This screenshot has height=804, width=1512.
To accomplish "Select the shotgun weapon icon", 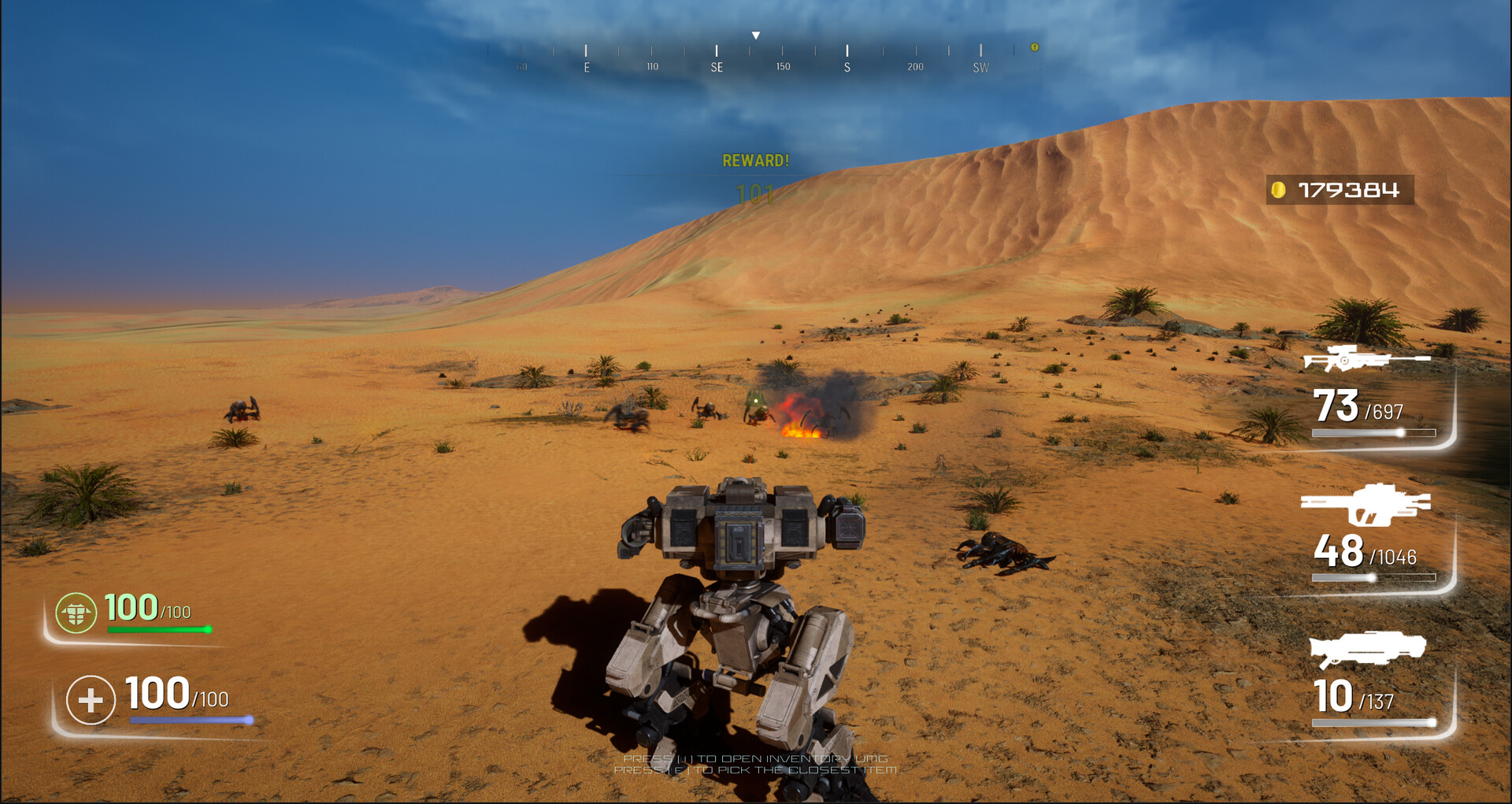I will coord(1366,650).
